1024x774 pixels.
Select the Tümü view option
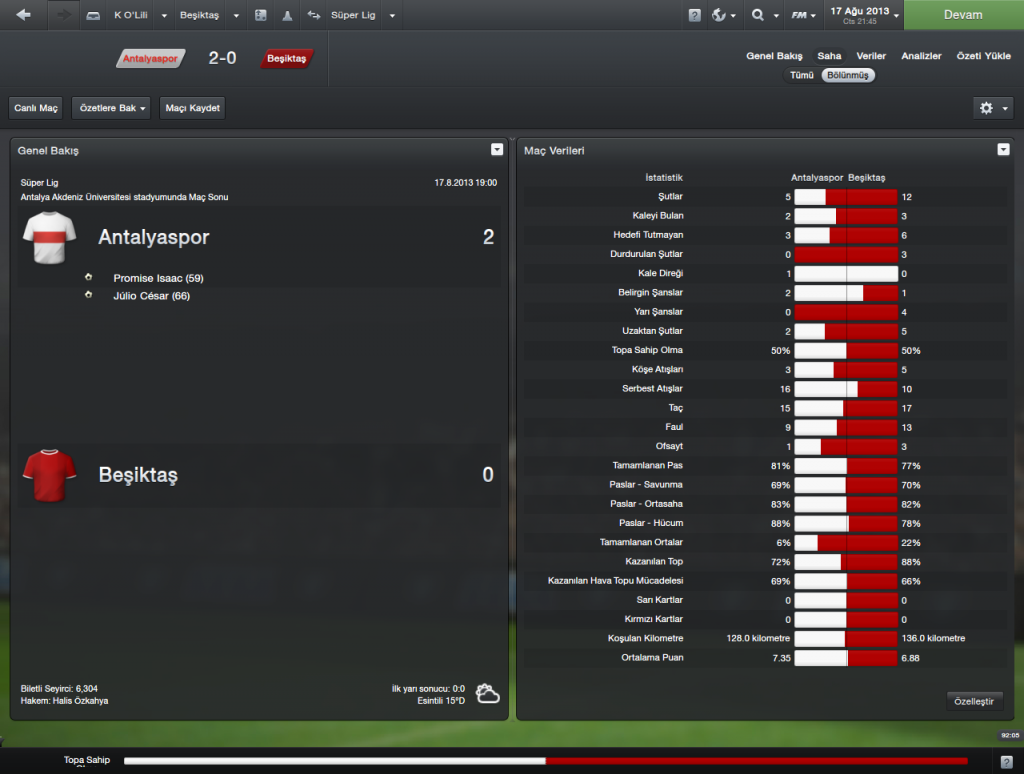(x=801, y=75)
